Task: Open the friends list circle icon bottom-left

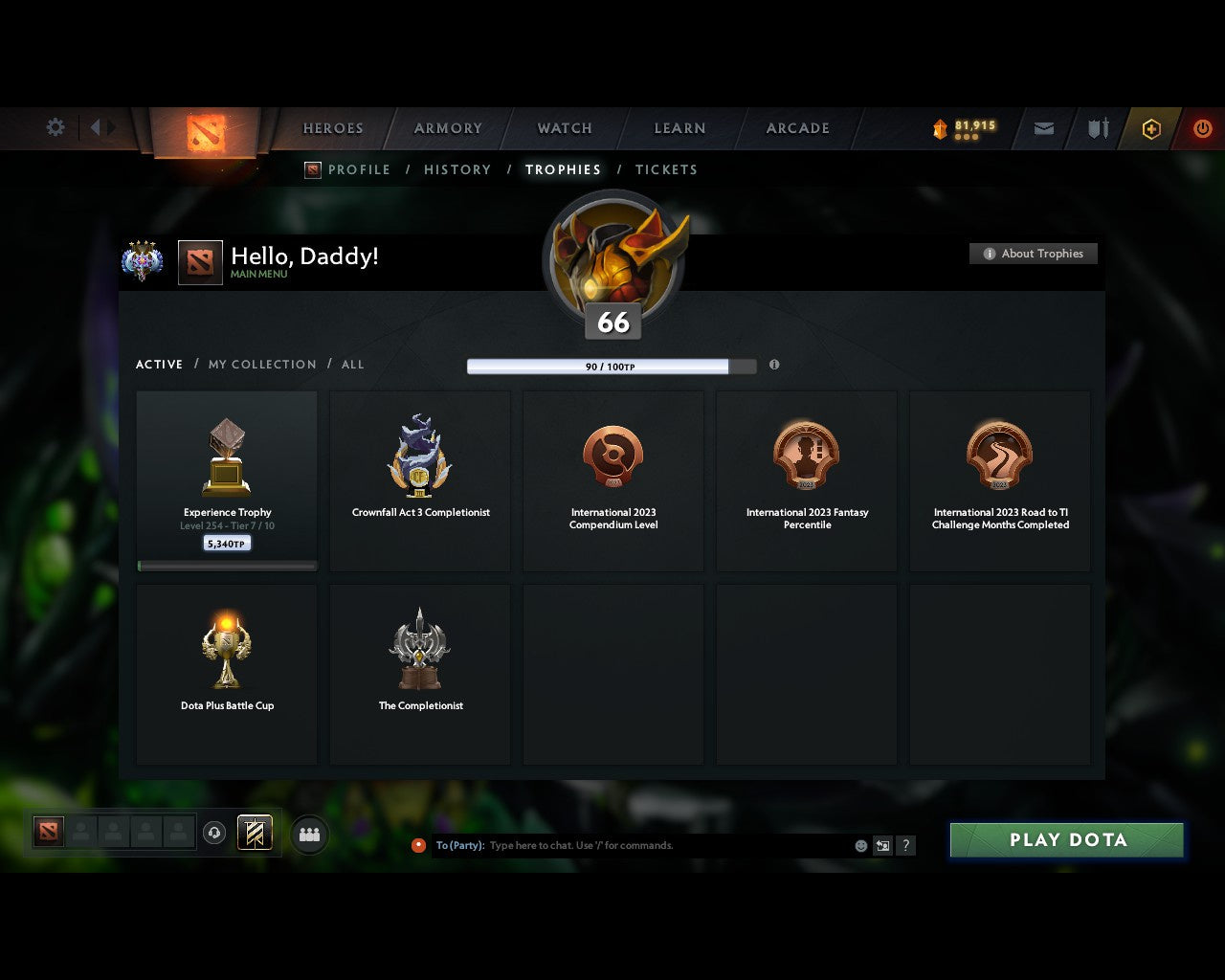Action: (308, 834)
